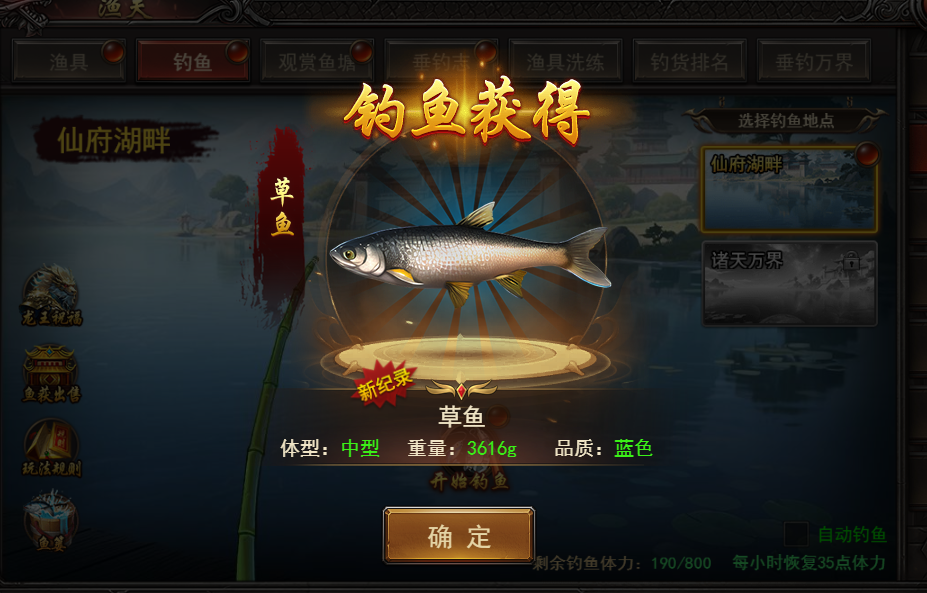The width and height of the screenshot is (927, 593).
Task: Open the 垂钓万界 tab
Action: pos(813,62)
